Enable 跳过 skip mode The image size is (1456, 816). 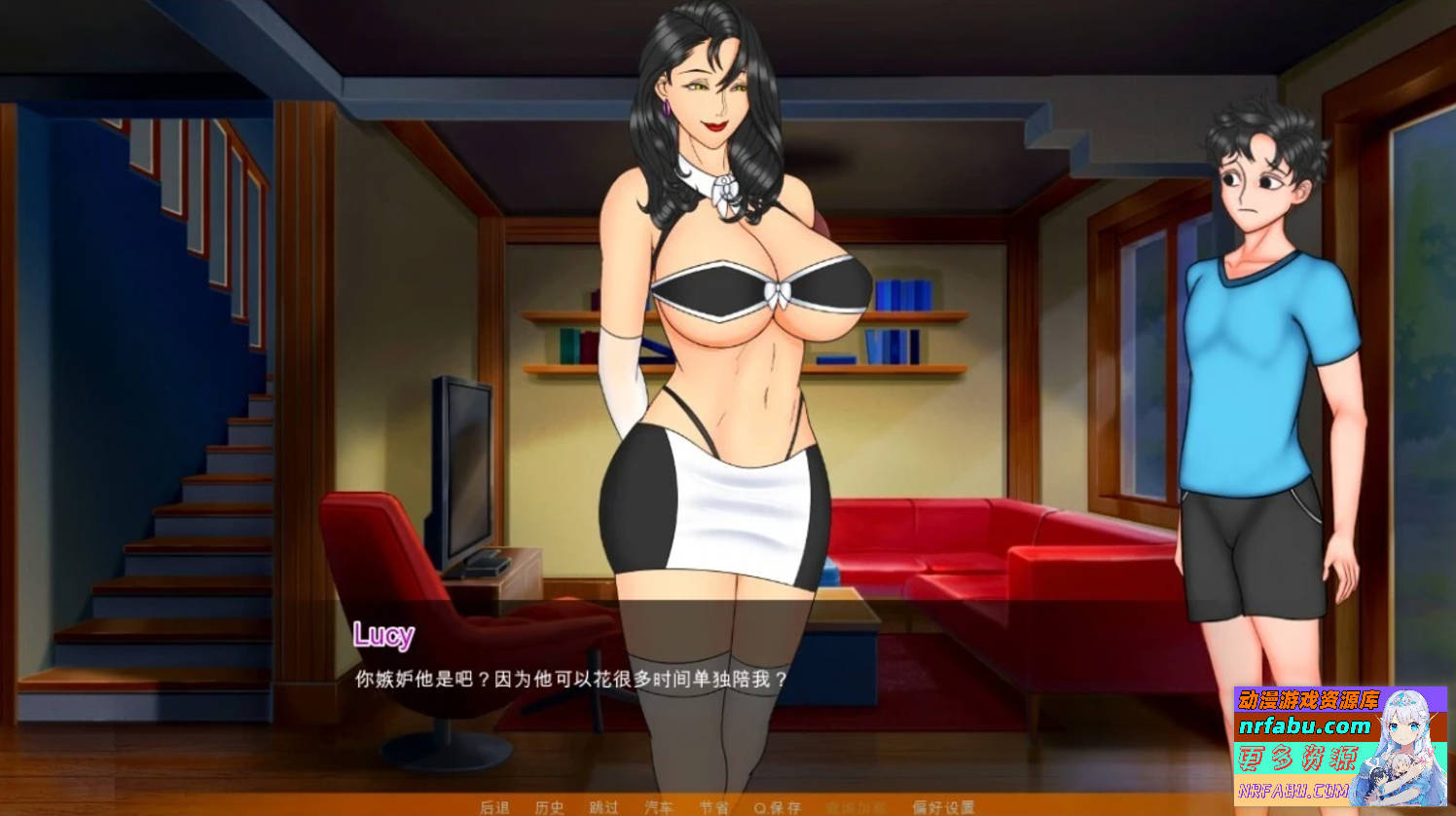(602, 806)
